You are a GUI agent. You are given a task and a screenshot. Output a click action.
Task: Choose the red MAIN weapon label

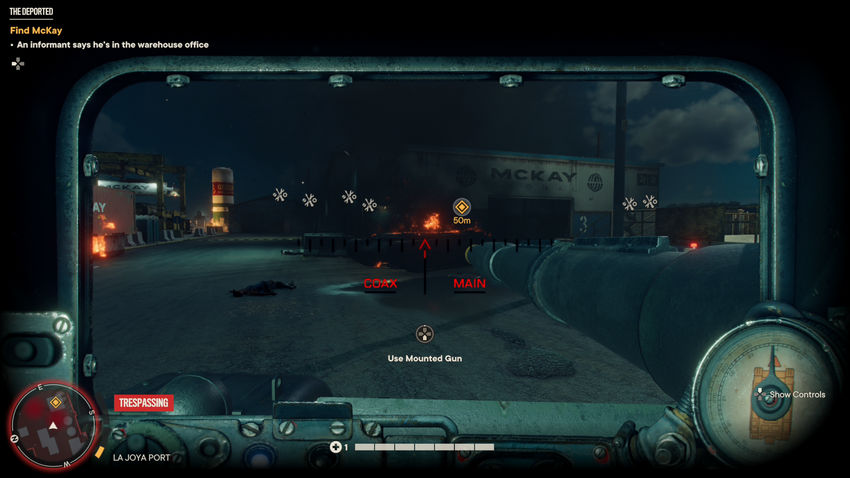point(469,284)
